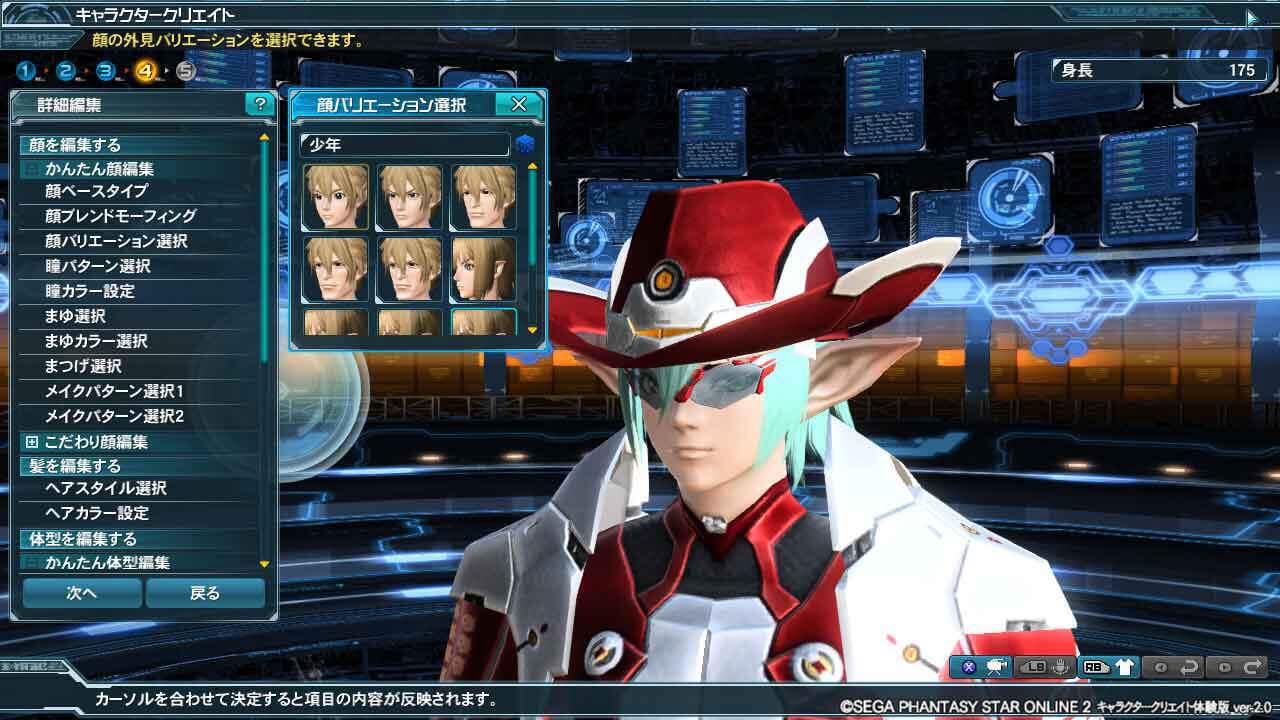Go to step 3 in the creation steps

106,71
